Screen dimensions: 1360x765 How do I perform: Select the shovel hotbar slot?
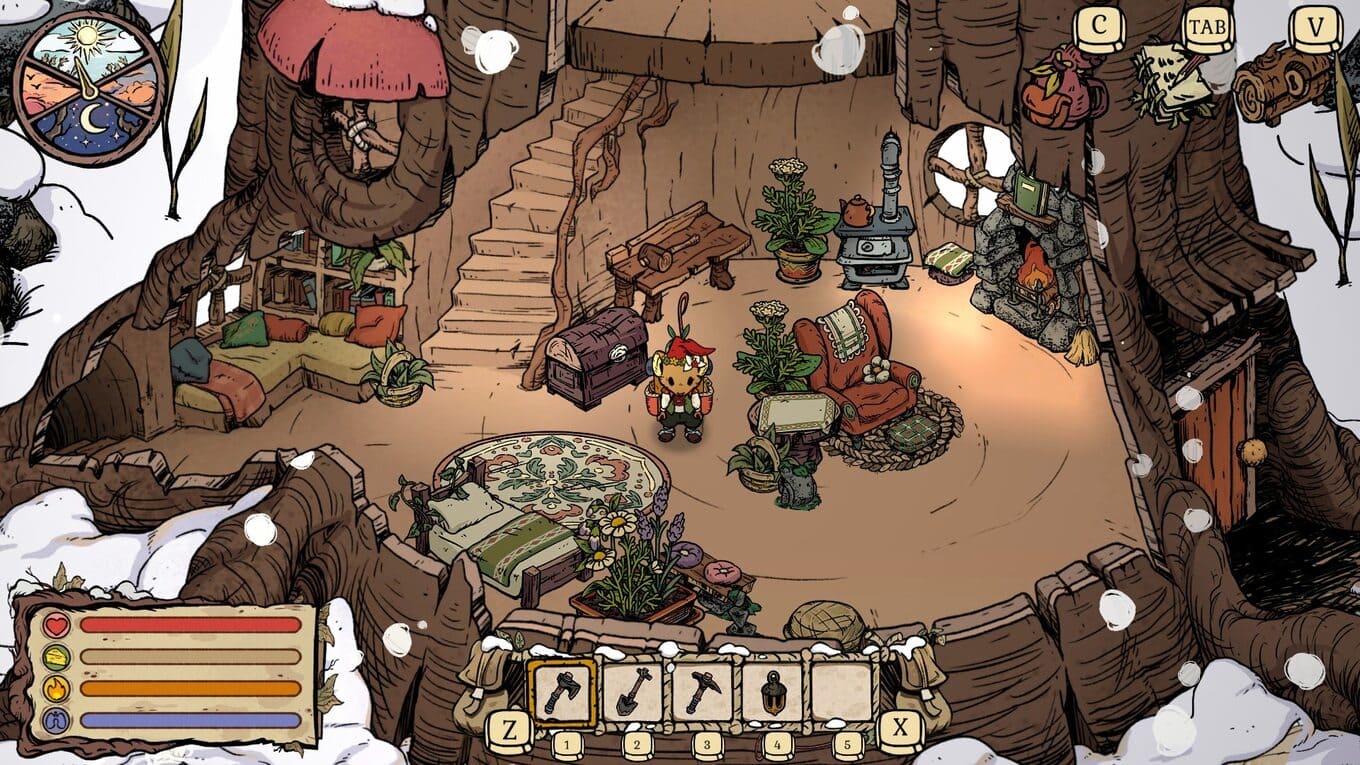pos(633,692)
